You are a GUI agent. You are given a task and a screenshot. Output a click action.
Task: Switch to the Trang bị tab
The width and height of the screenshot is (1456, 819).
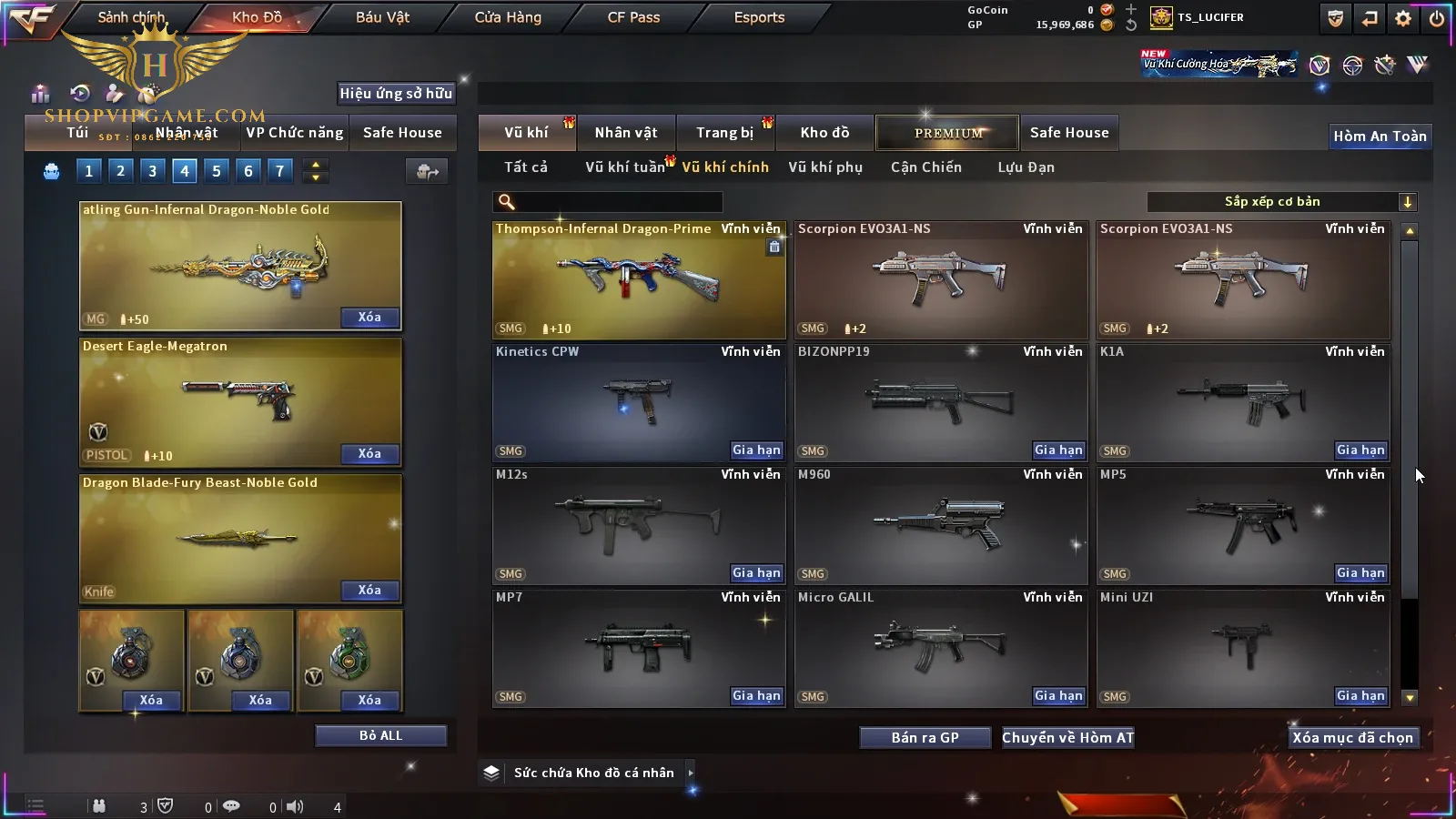pos(724,133)
